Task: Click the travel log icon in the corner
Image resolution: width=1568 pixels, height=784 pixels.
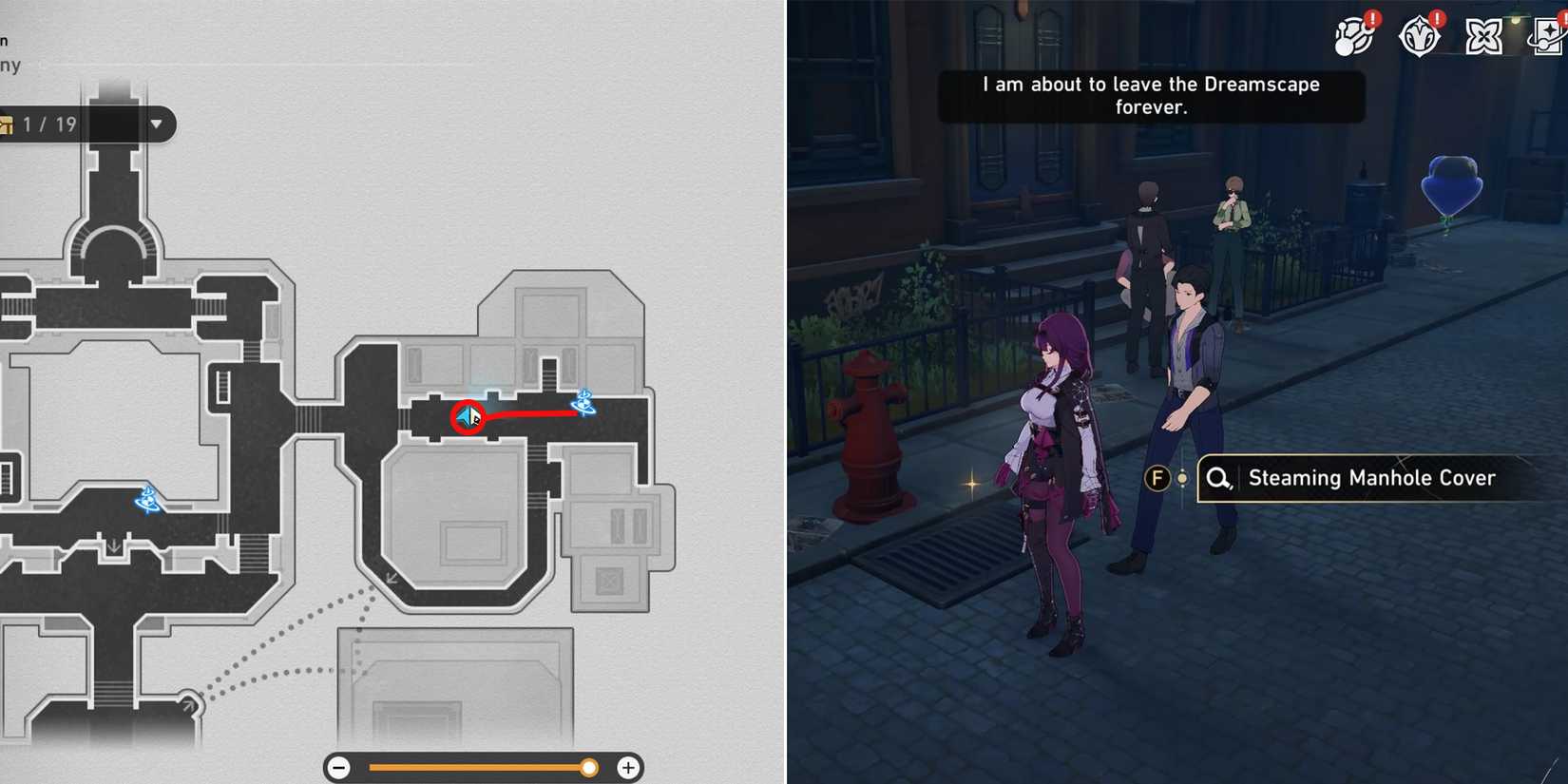Action: (1544, 35)
